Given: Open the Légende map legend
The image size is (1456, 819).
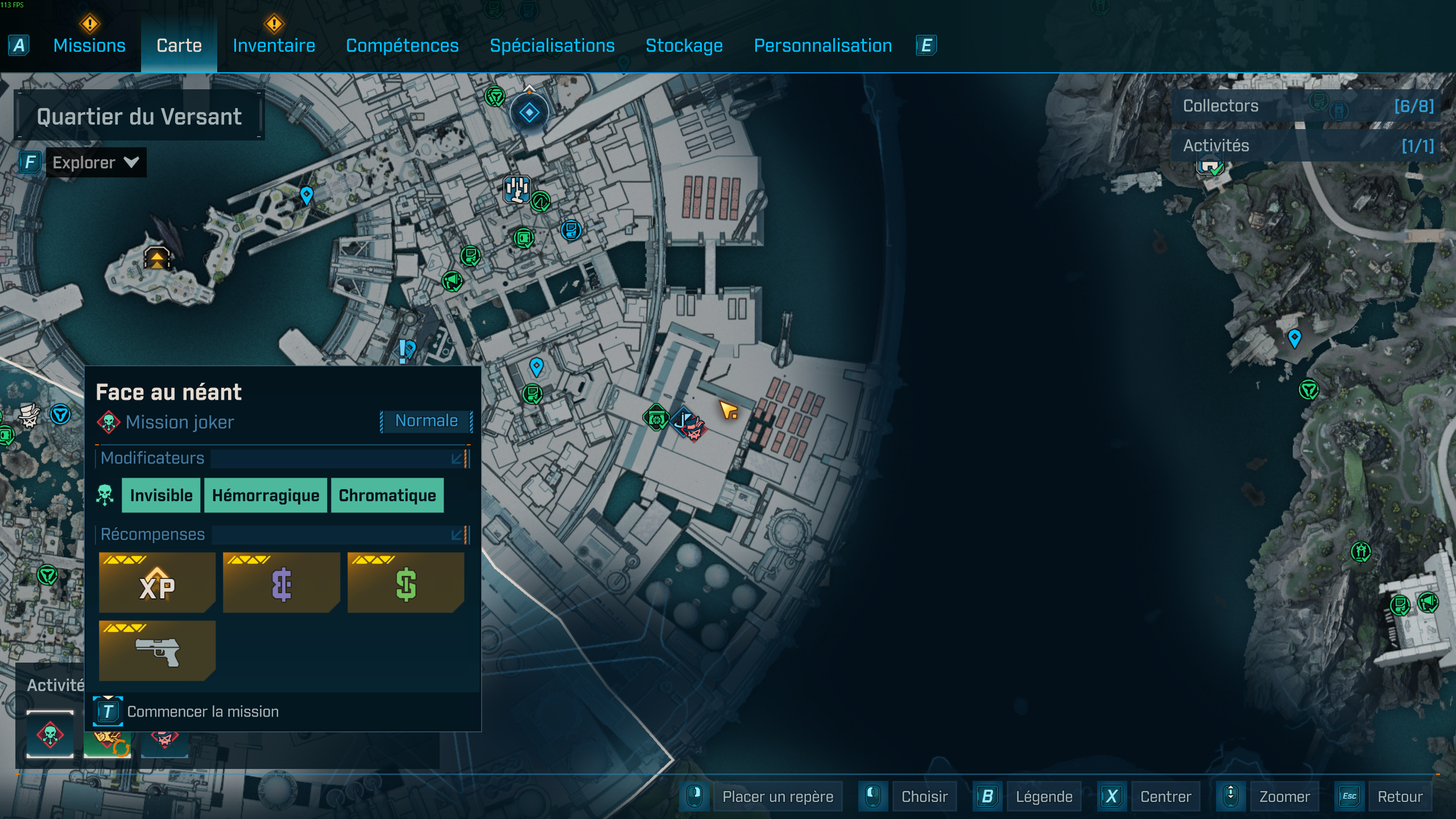Looking at the screenshot, I should (1044, 797).
